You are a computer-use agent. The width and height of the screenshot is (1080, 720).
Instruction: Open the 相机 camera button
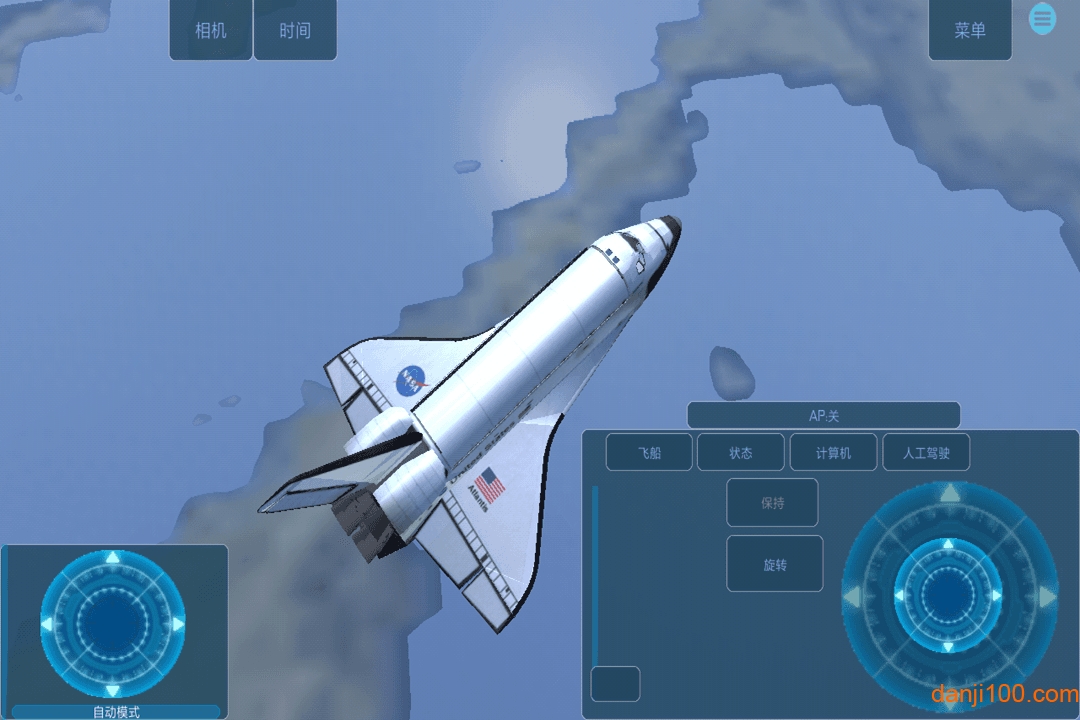211,30
